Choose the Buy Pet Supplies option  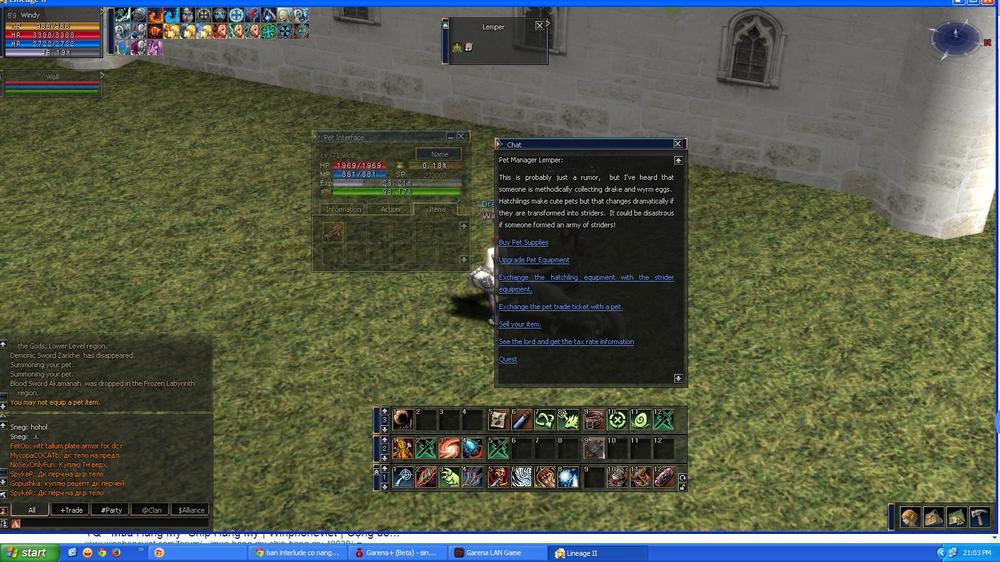click(523, 243)
